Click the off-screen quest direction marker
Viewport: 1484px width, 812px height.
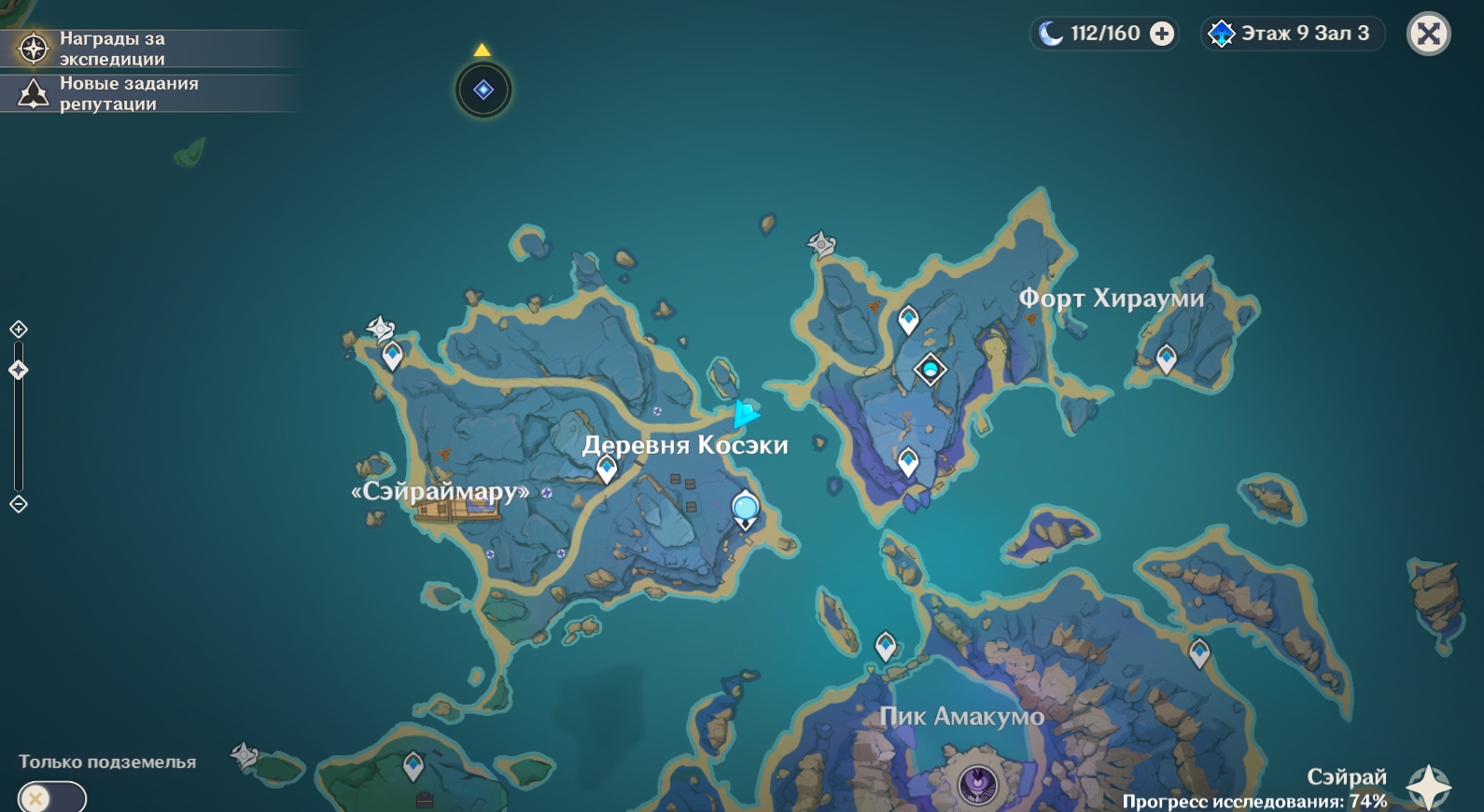pos(483,90)
